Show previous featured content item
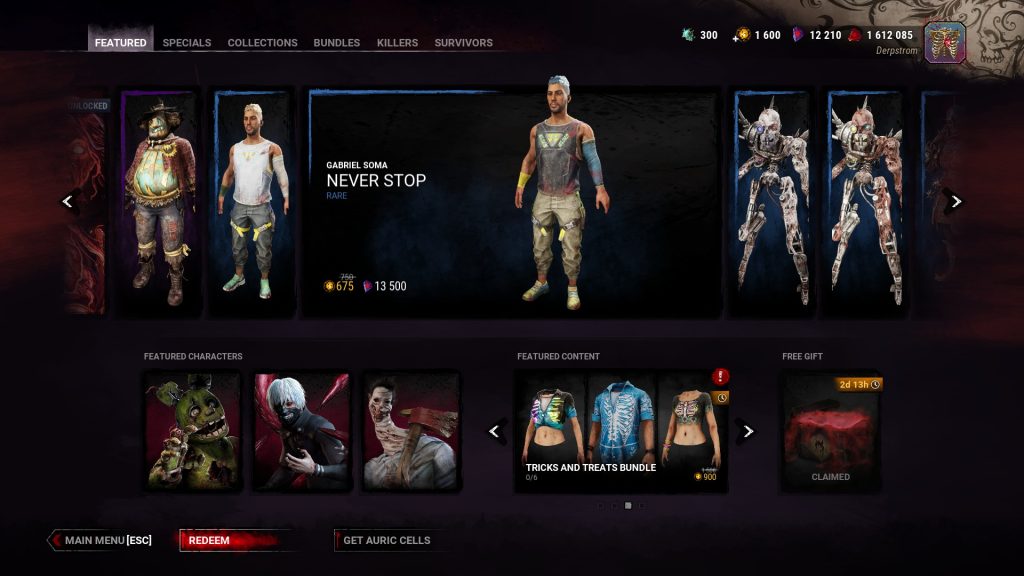Viewport: 1024px width, 576px height. point(495,432)
